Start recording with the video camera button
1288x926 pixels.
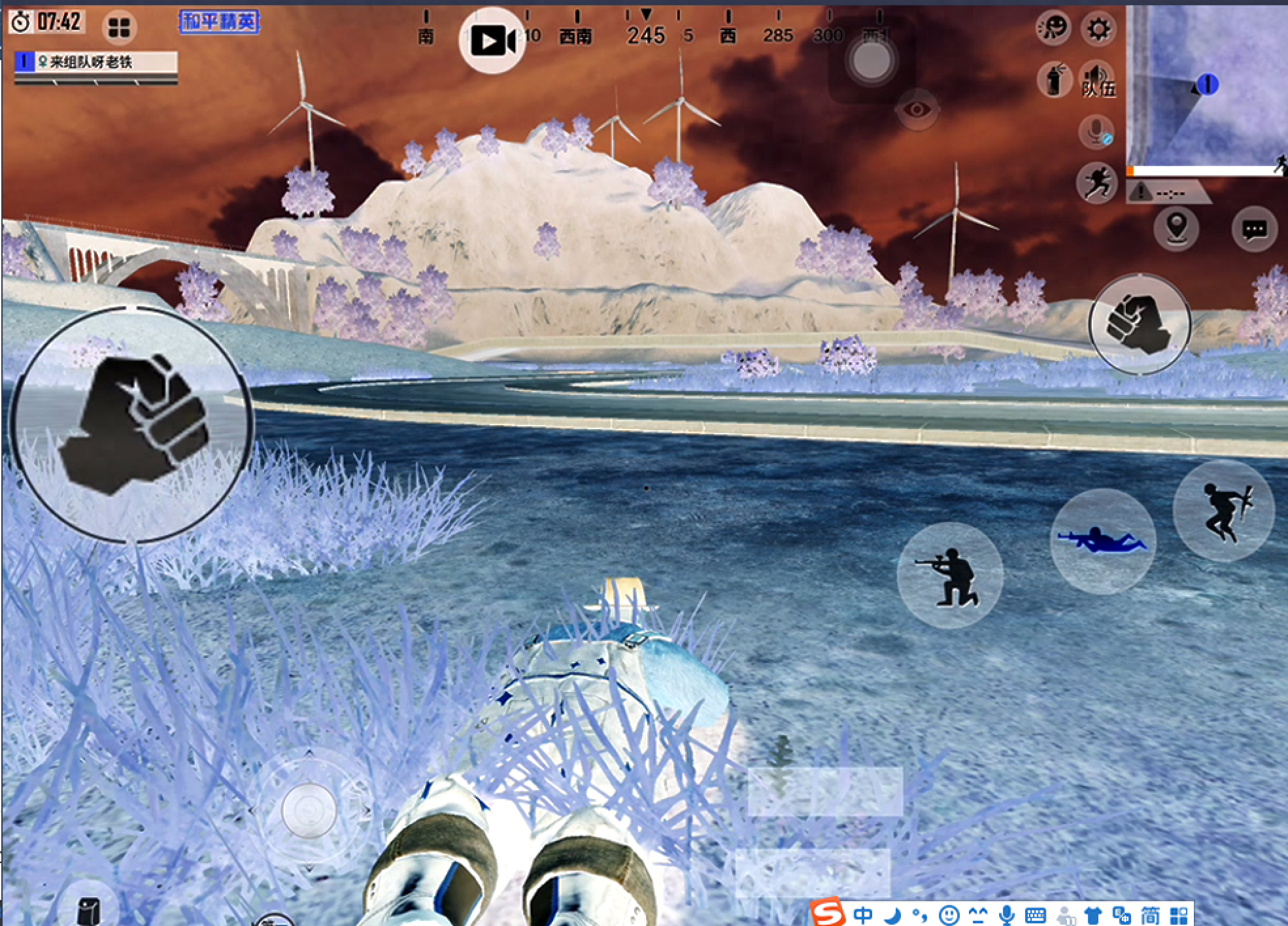pyautogui.click(x=492, y=41)
